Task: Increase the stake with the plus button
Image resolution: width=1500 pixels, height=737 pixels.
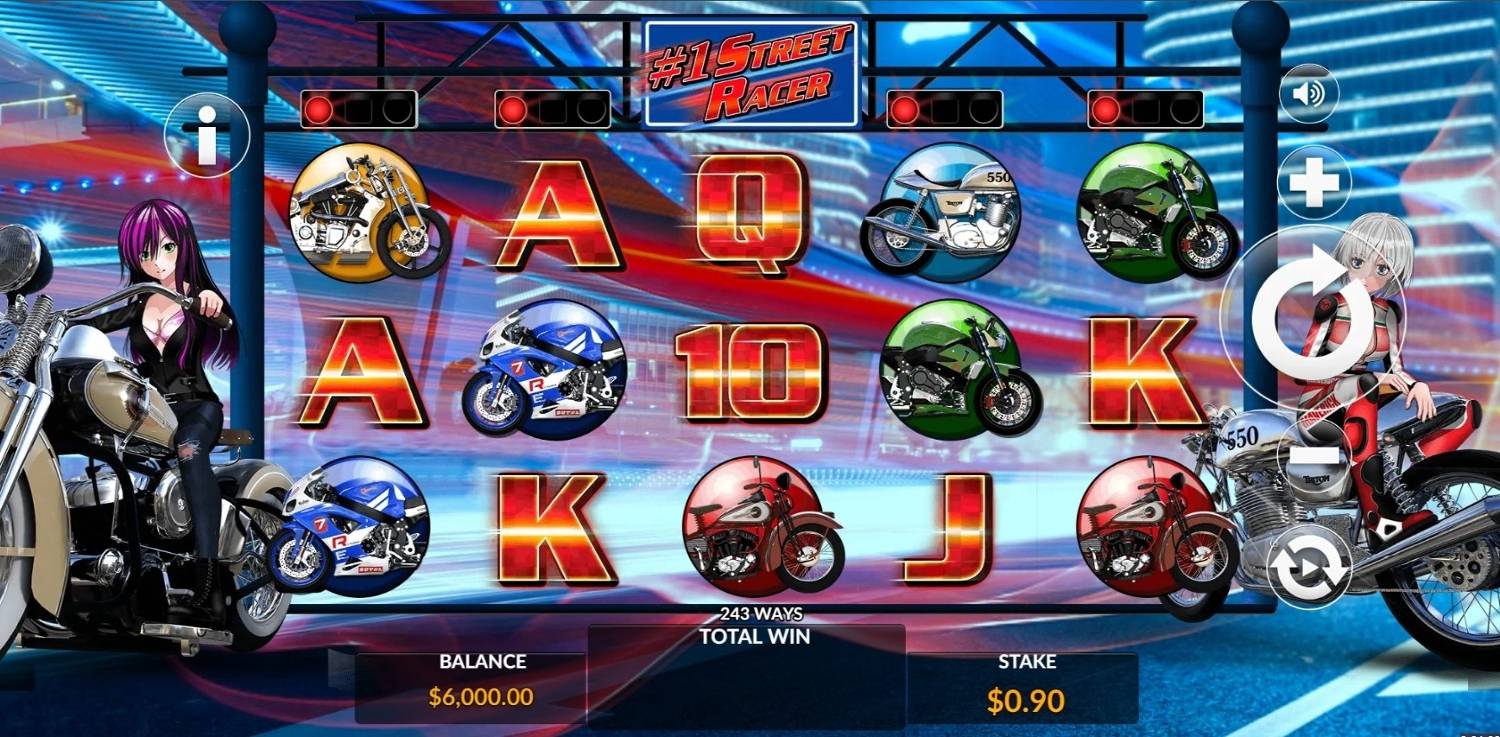Action: pos(1314,183)
